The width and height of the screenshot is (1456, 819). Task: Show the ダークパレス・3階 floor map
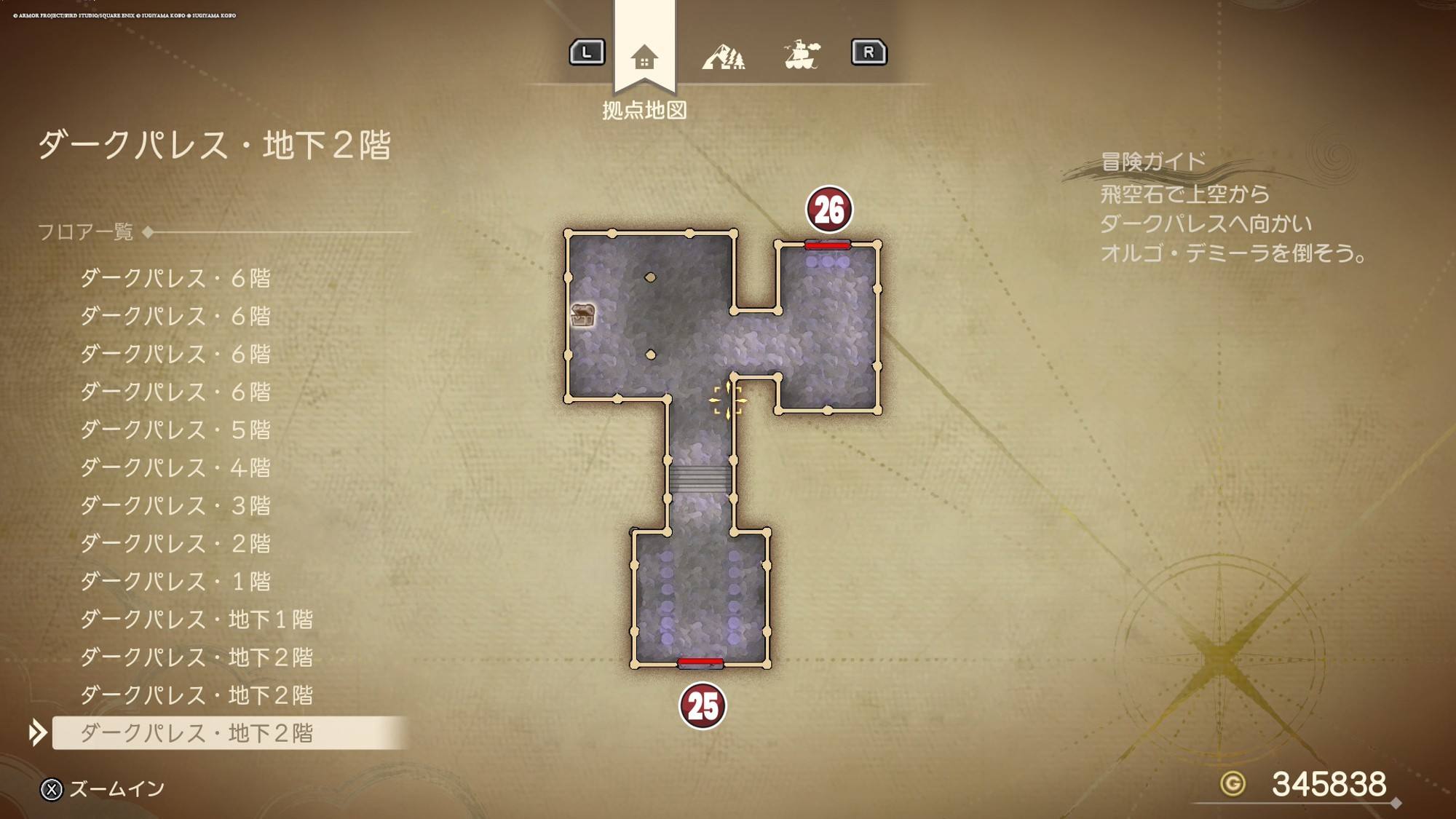click(x=175, y=505)
